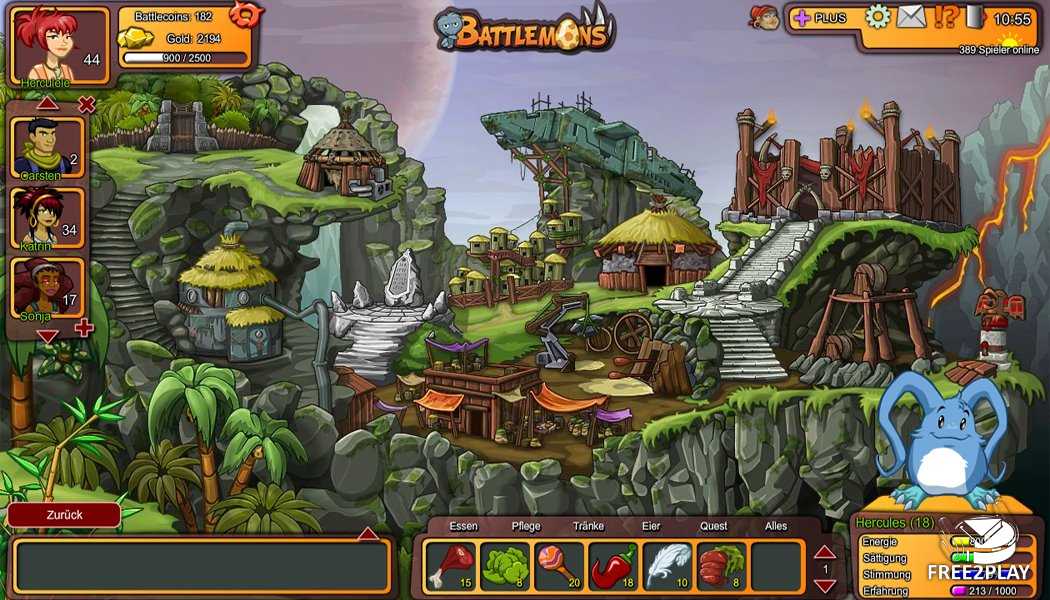Open the help exclamation-question icon
1050x600 pixels.
pyautogui.click(x=945, y=17)
